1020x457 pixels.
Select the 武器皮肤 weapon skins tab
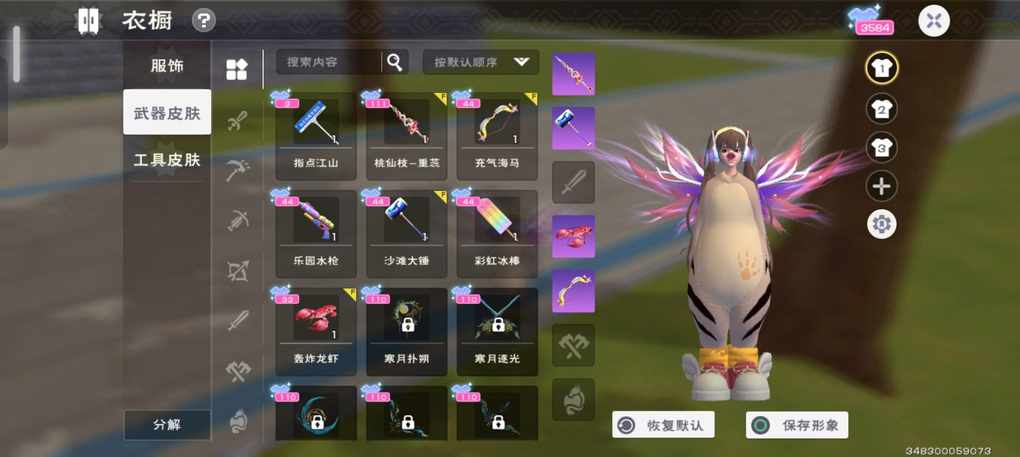pyautogui.click(x=167, y=113)
